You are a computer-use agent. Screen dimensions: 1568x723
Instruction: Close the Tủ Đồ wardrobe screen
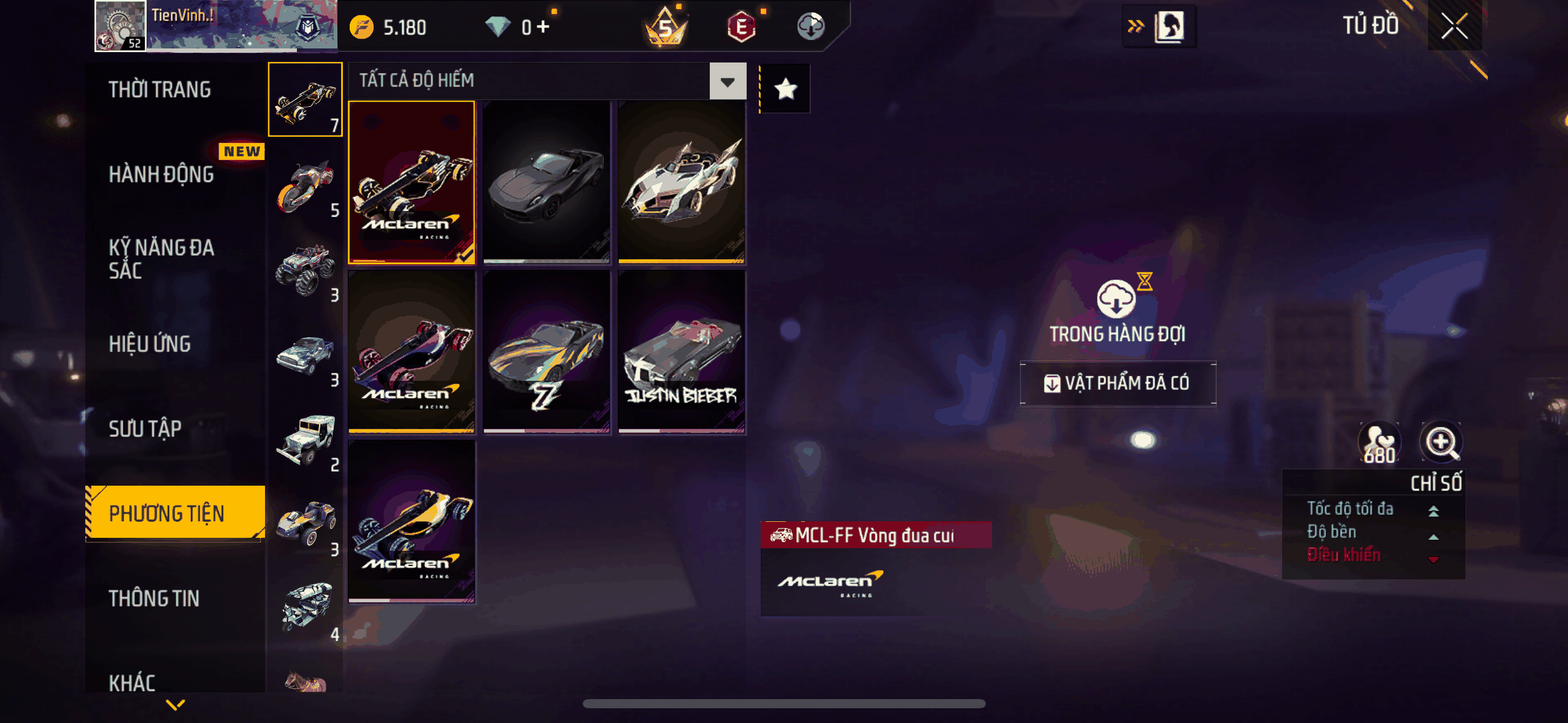[x=1454, y=26]
